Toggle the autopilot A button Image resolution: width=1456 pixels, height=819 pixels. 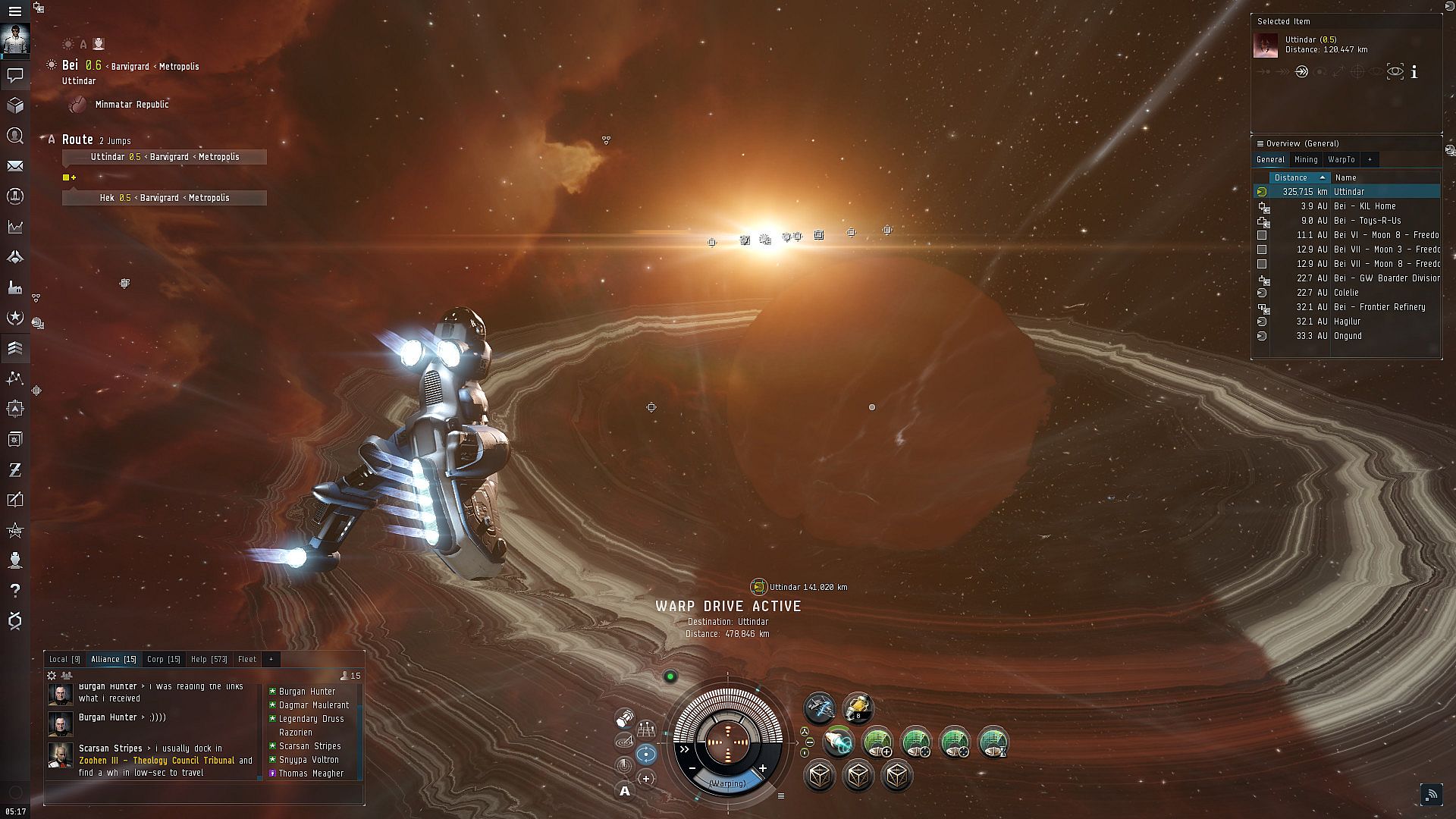click(625, 791)
